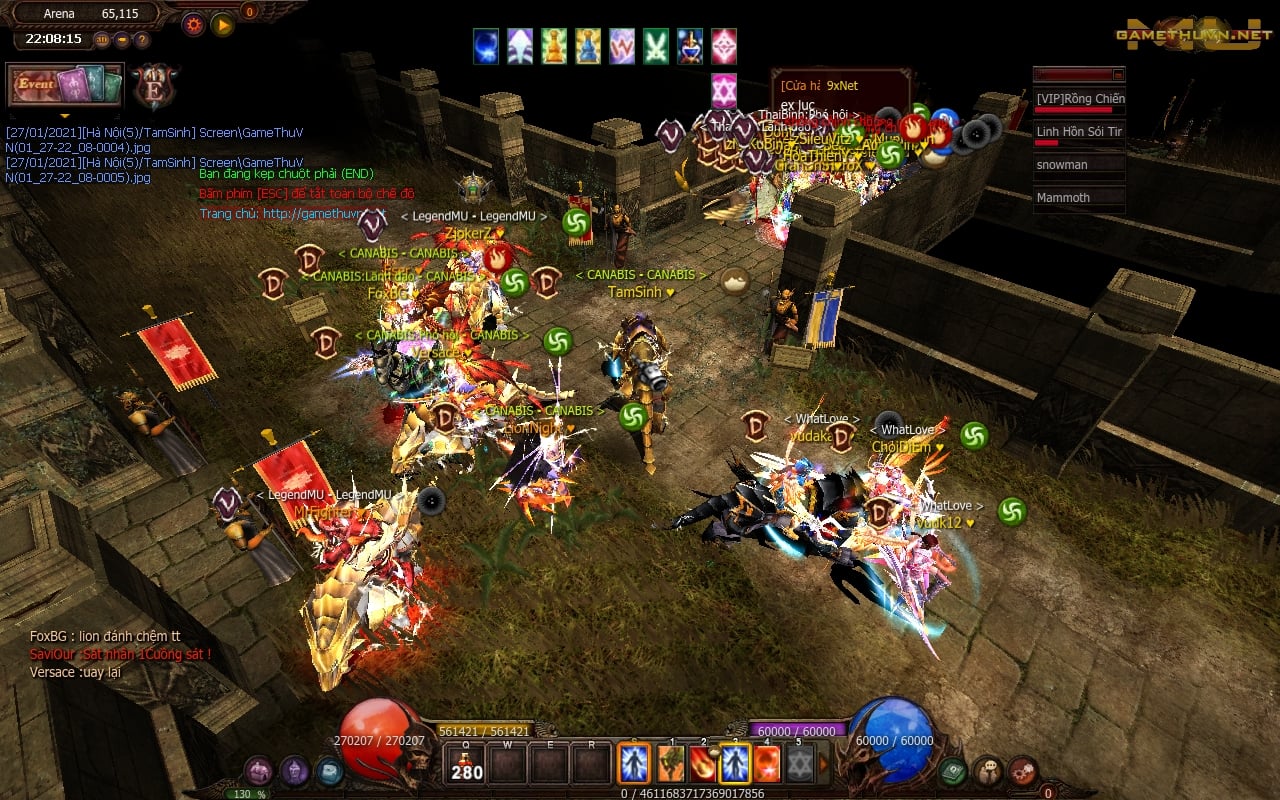Click the yellow play arrow button
The width and height of the screenshot is (1280, 800).
click(x=222, y=24)
